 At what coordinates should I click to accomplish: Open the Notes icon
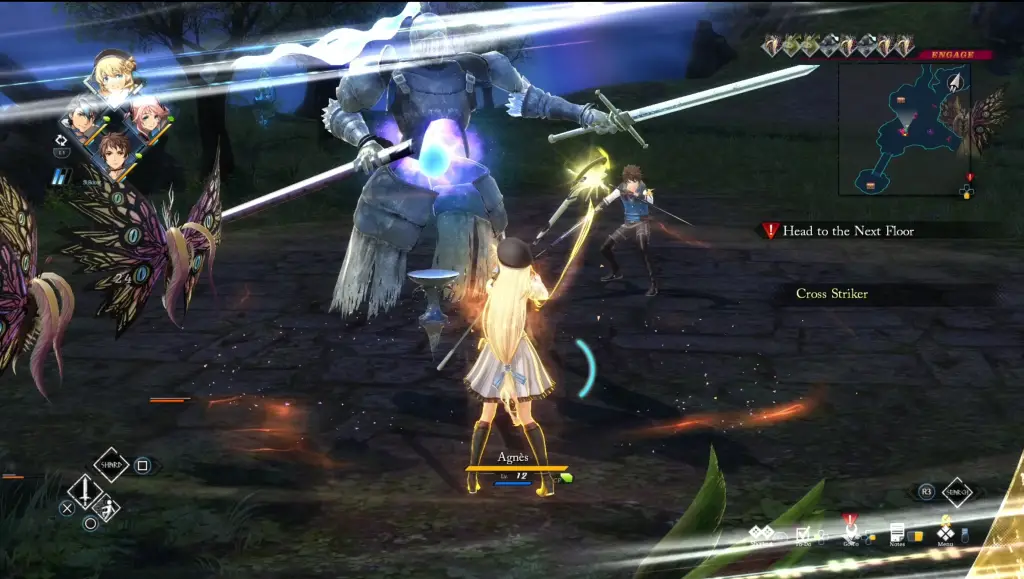pos(897,533)
